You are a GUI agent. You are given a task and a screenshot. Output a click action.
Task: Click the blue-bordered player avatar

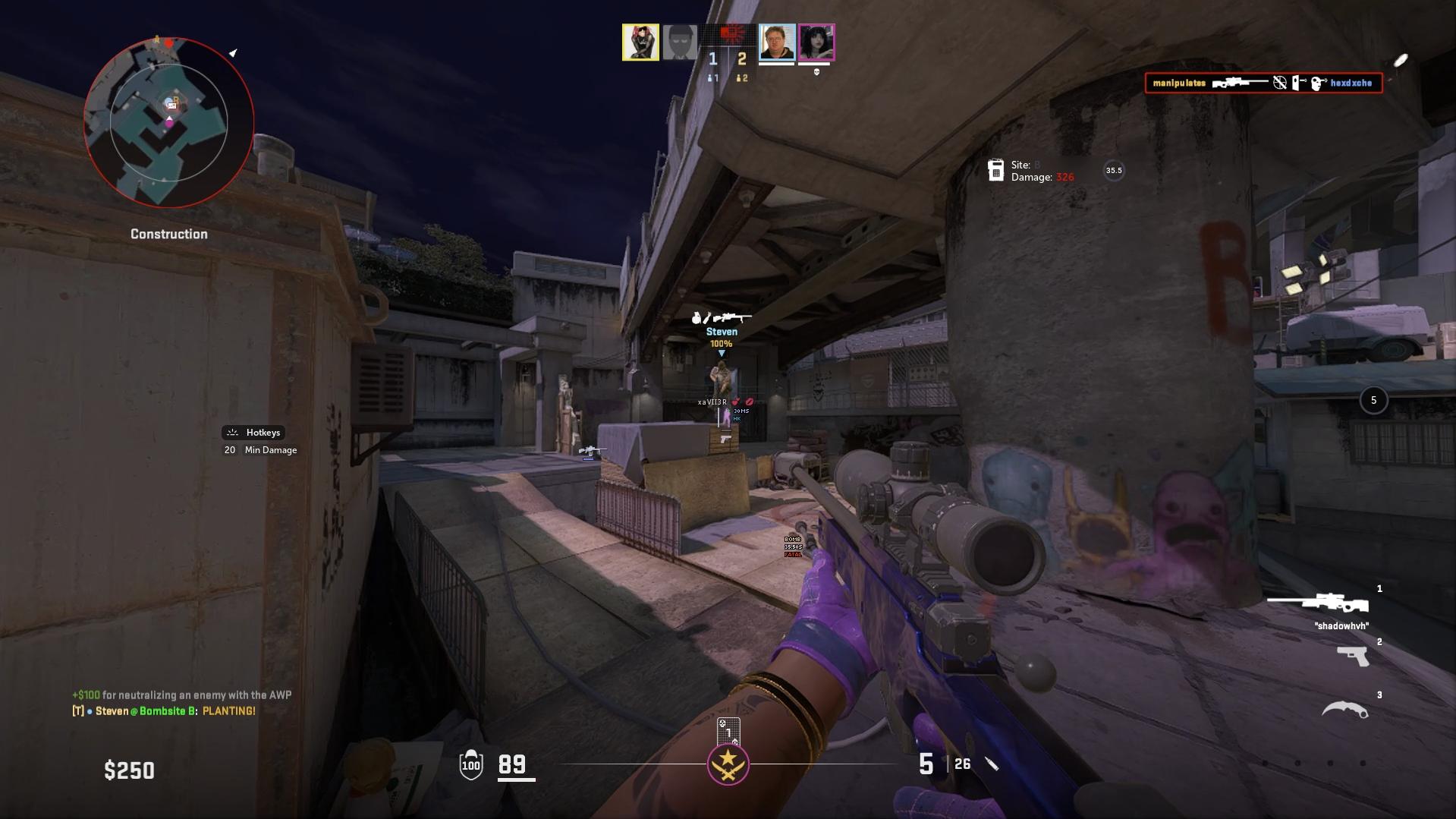777,42
